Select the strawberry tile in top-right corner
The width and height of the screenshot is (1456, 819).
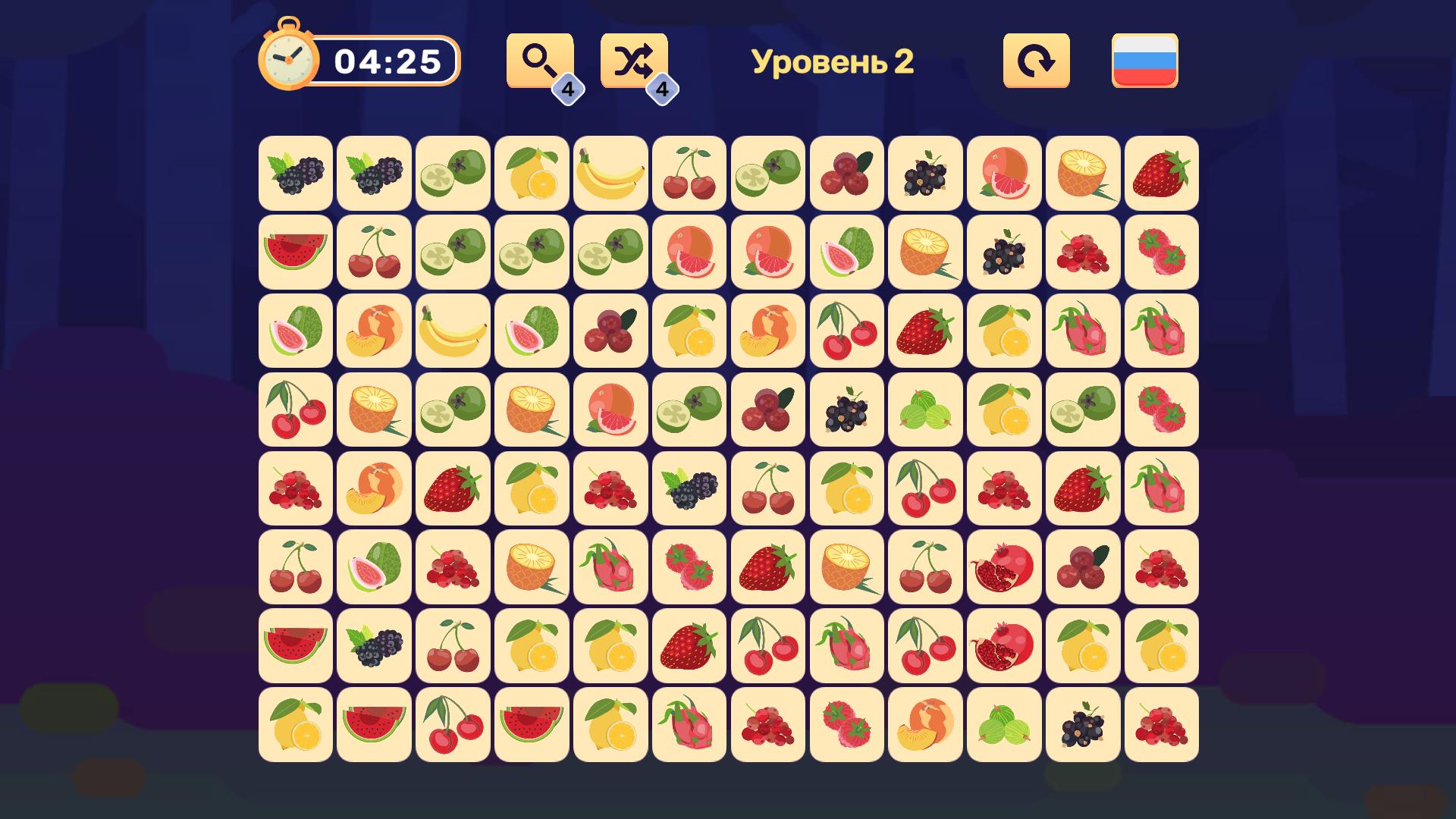(1161, 174)
